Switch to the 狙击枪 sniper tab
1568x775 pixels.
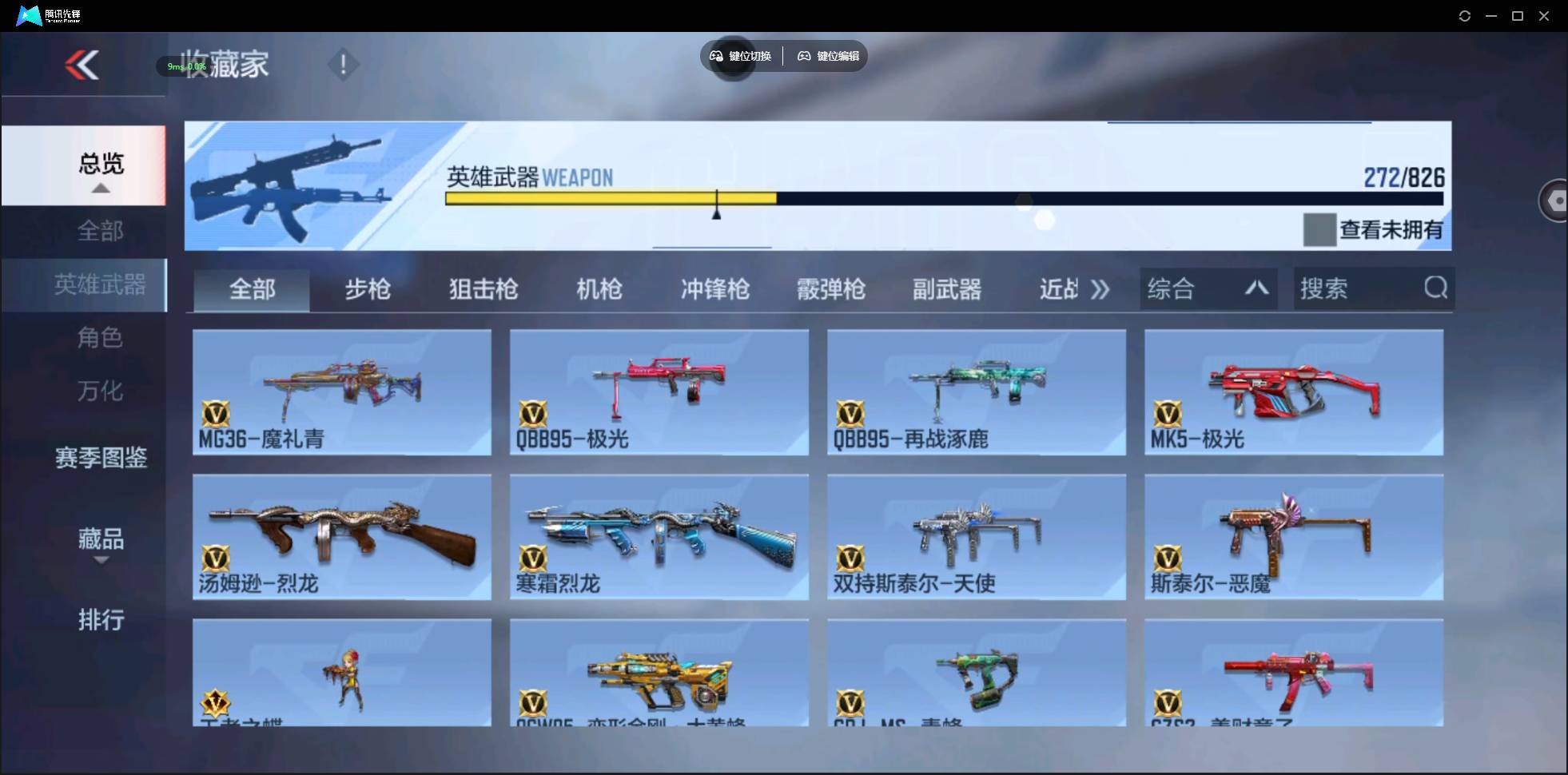(x=483, y=289)
